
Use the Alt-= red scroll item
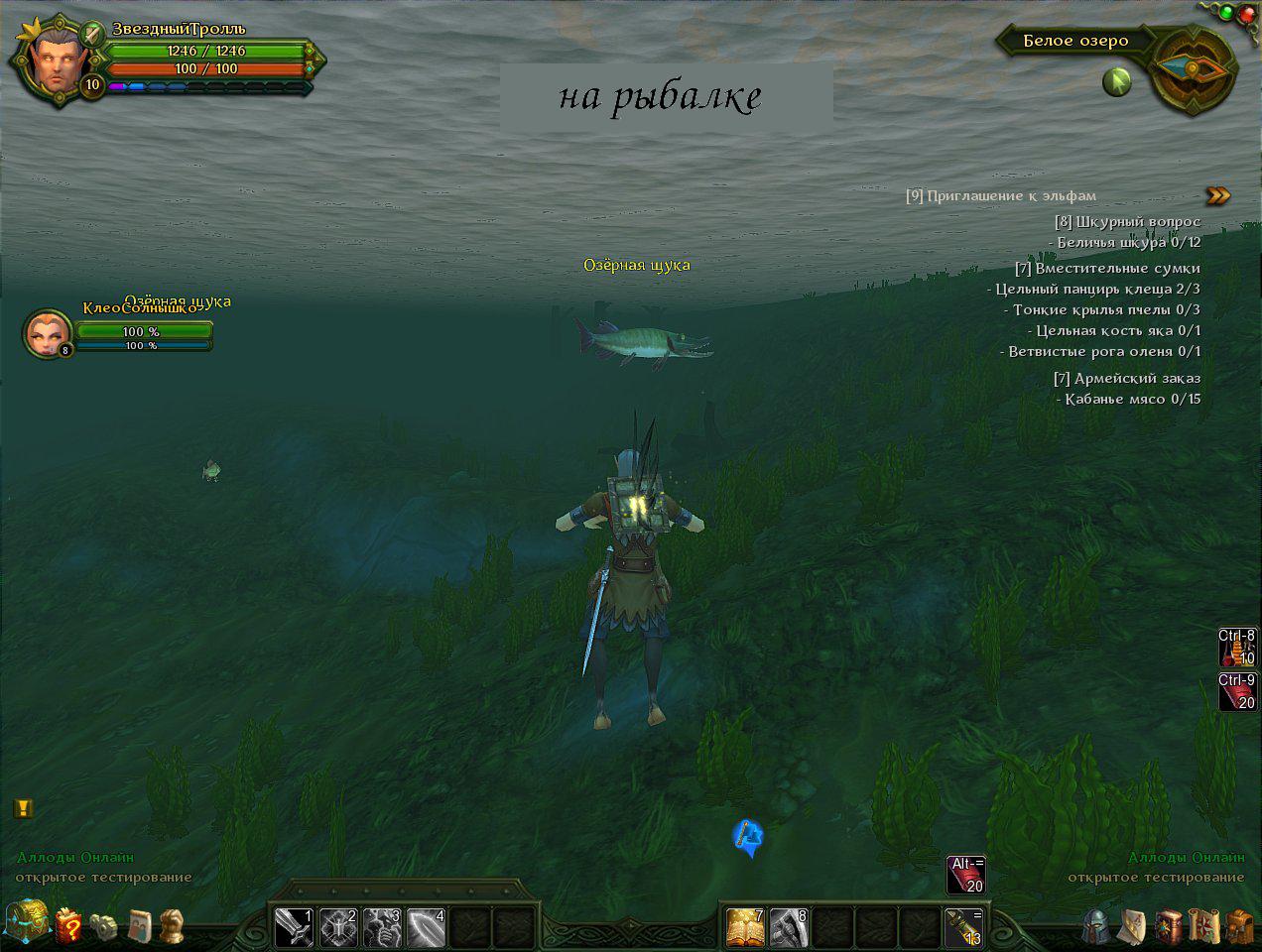(966, 874)
